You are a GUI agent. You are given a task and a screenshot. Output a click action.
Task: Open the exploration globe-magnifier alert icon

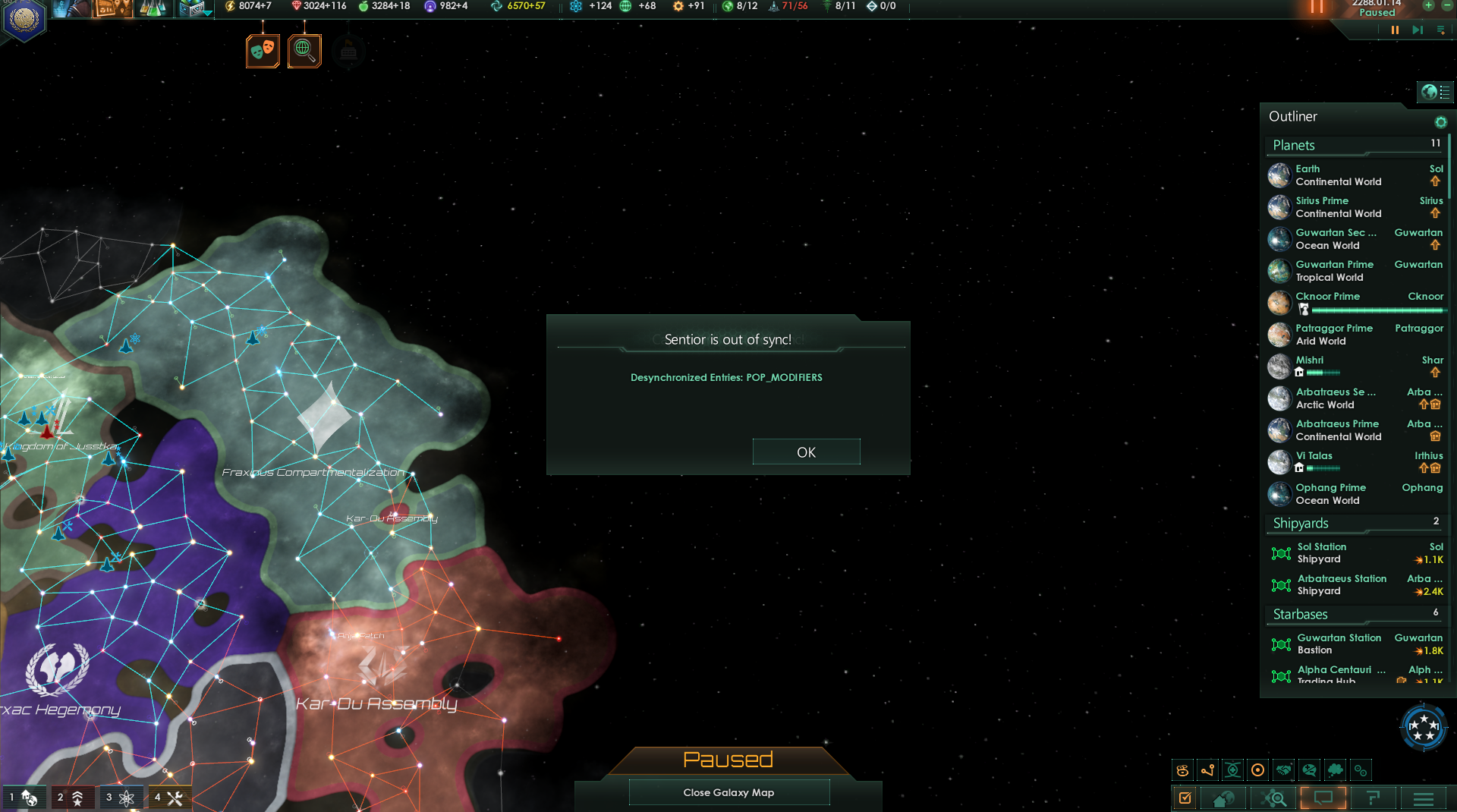click(304, 51)
